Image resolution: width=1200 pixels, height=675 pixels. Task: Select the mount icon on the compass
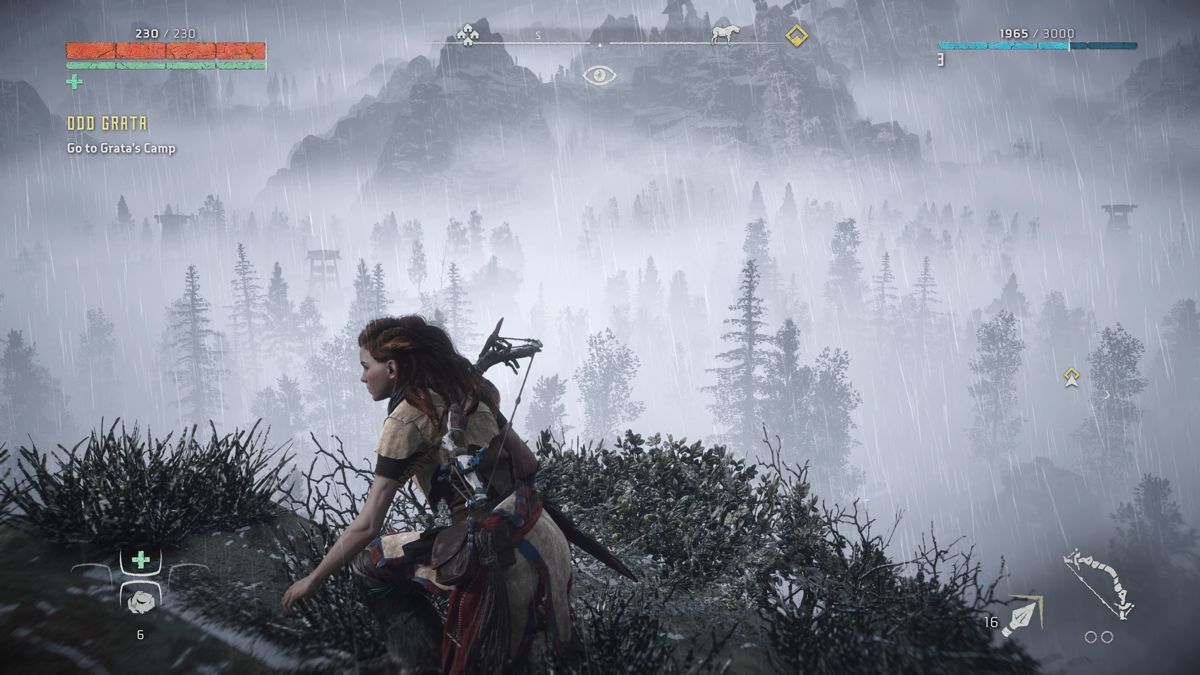pyautogui.click(x=724, y=35)
